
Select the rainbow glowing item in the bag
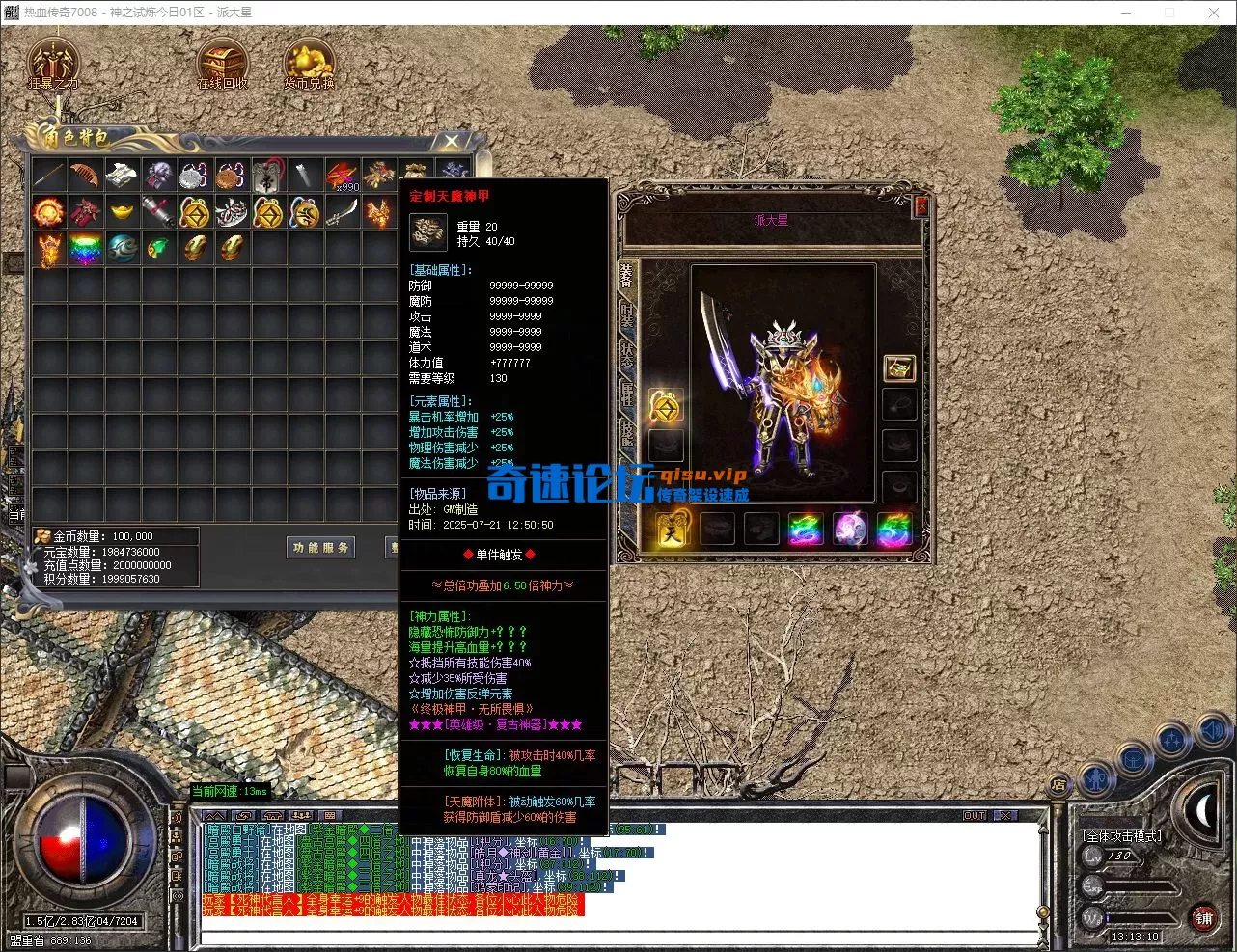click(85, 249)
